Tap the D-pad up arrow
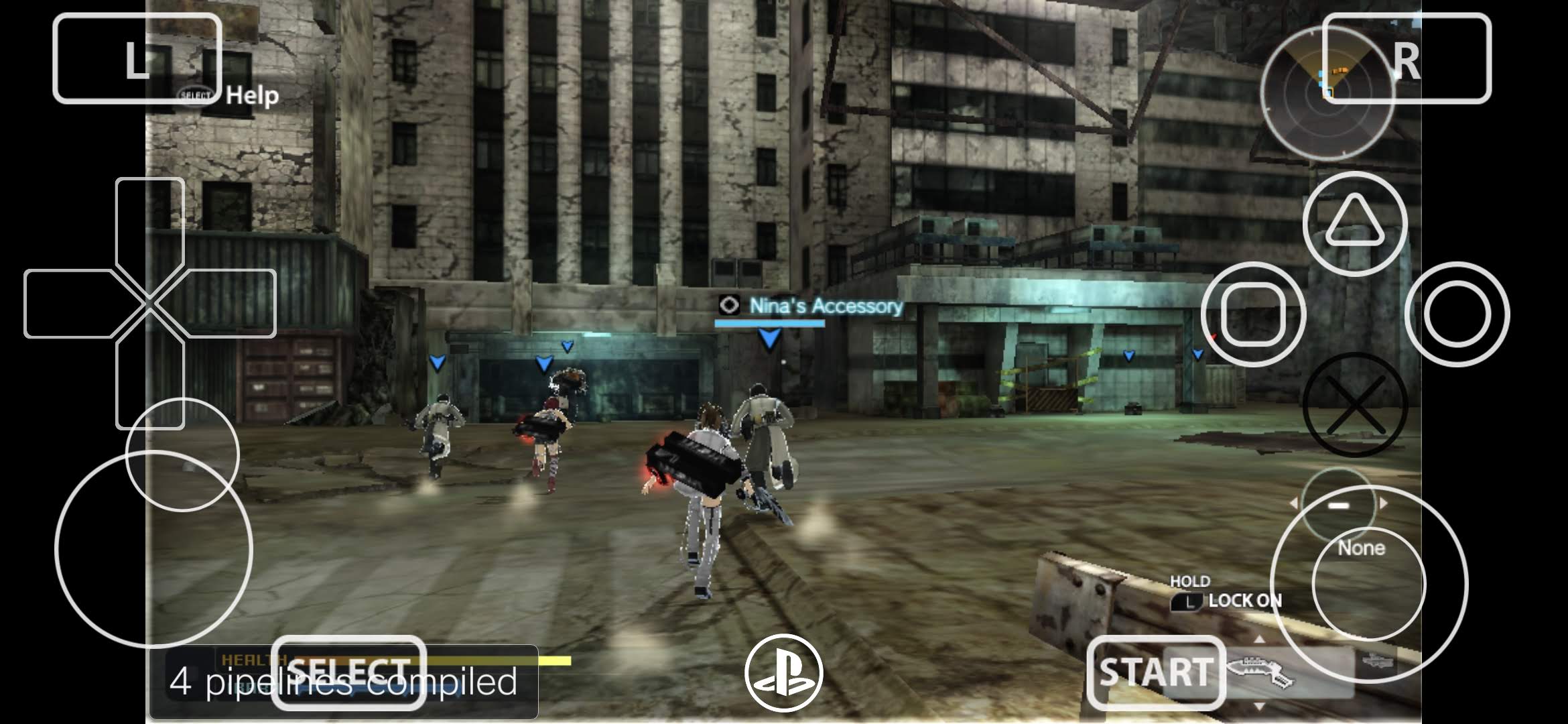This screenshot has height=724, width=1568. (150, 221)
